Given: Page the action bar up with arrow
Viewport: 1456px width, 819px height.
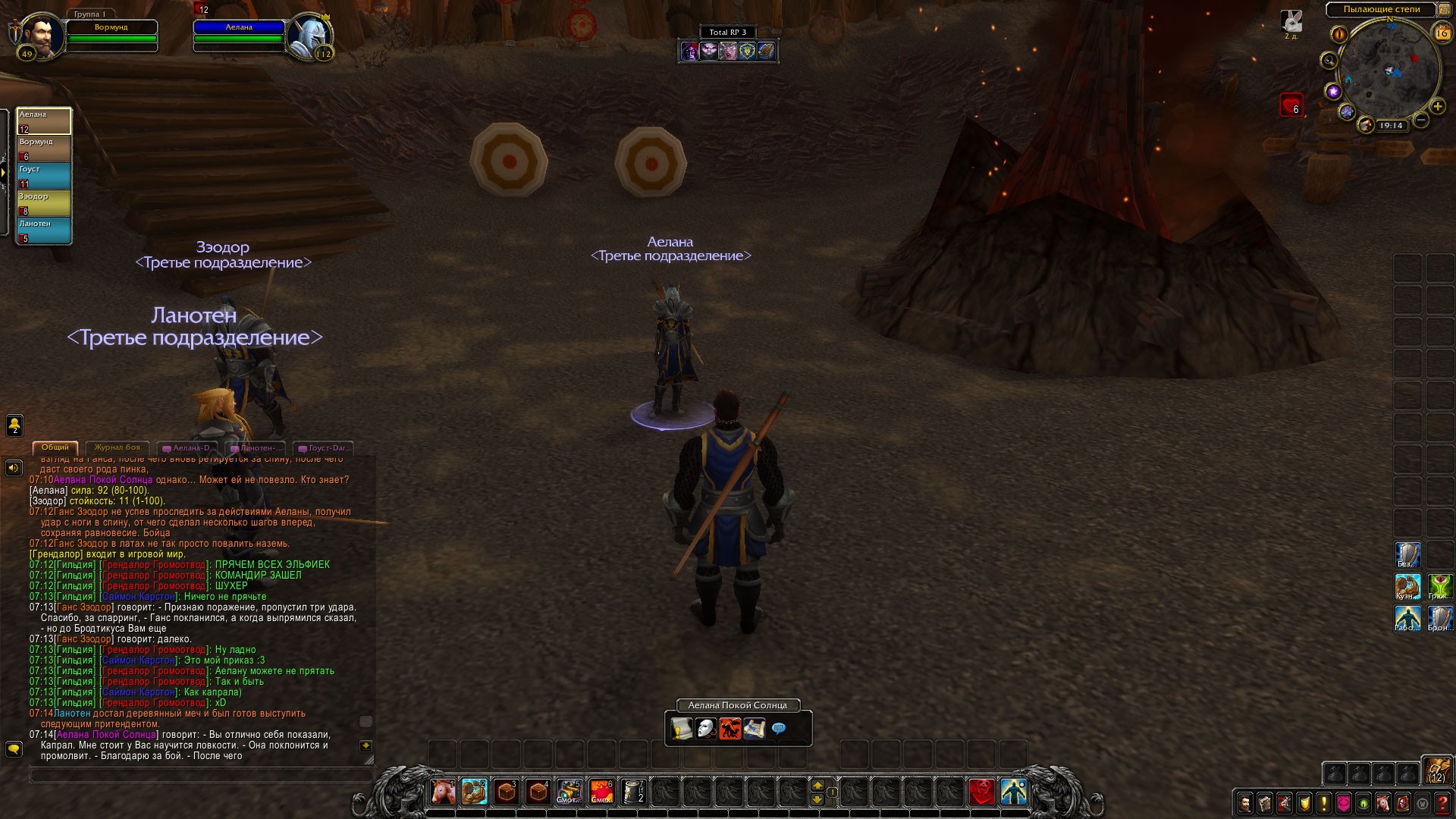Looking at the screenshot, I should click(817, 785).
